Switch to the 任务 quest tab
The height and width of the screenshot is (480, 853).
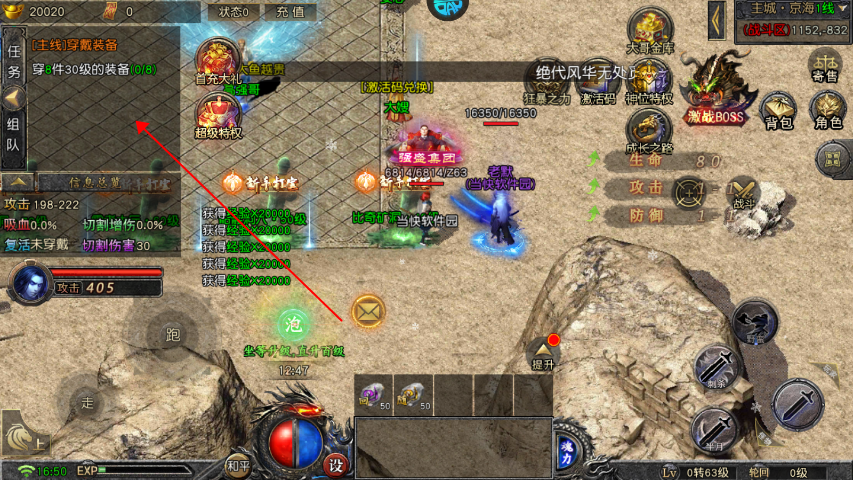(14, 60)
